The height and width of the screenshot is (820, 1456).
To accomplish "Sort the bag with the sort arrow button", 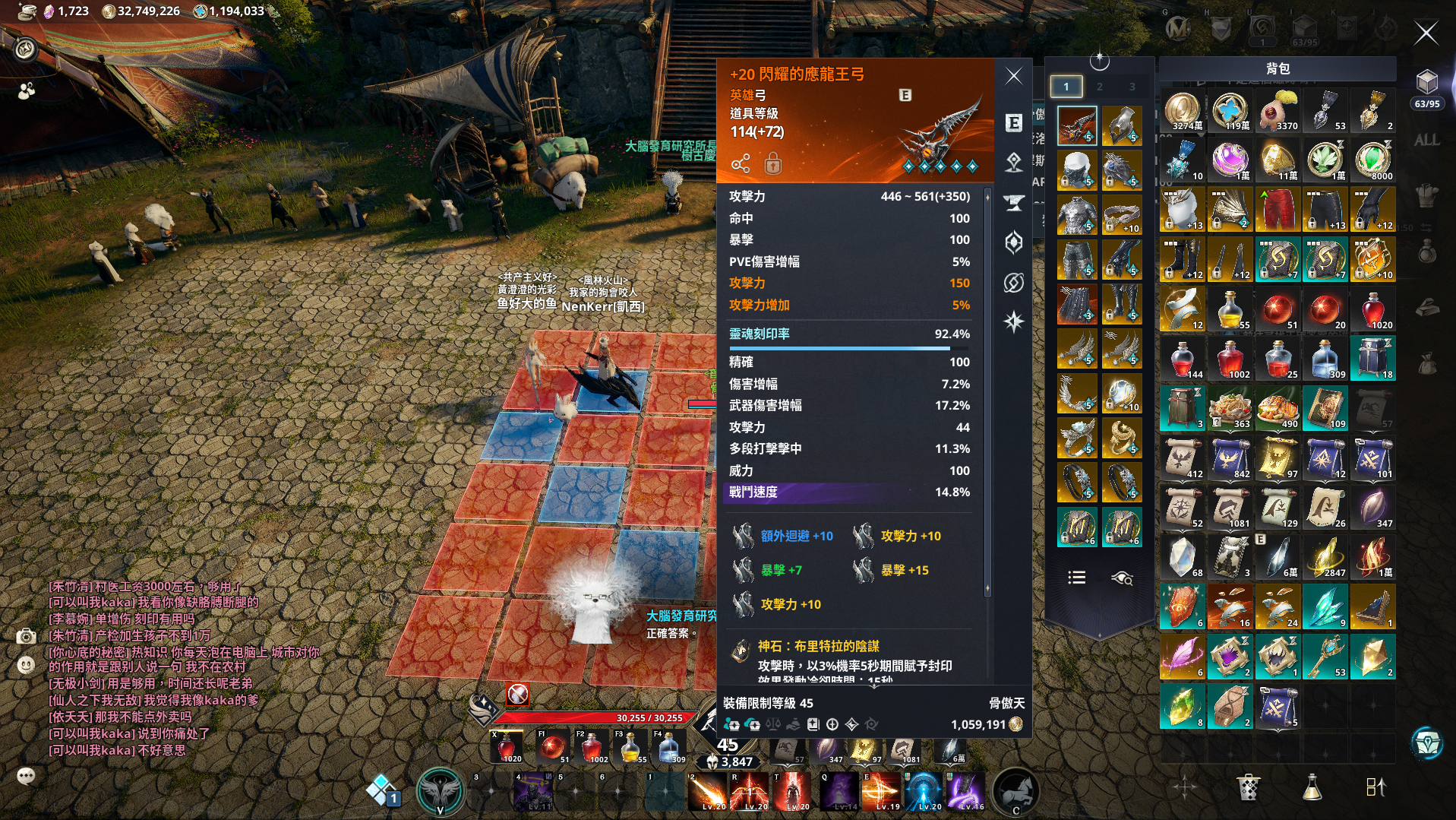I will [1375, 787].
